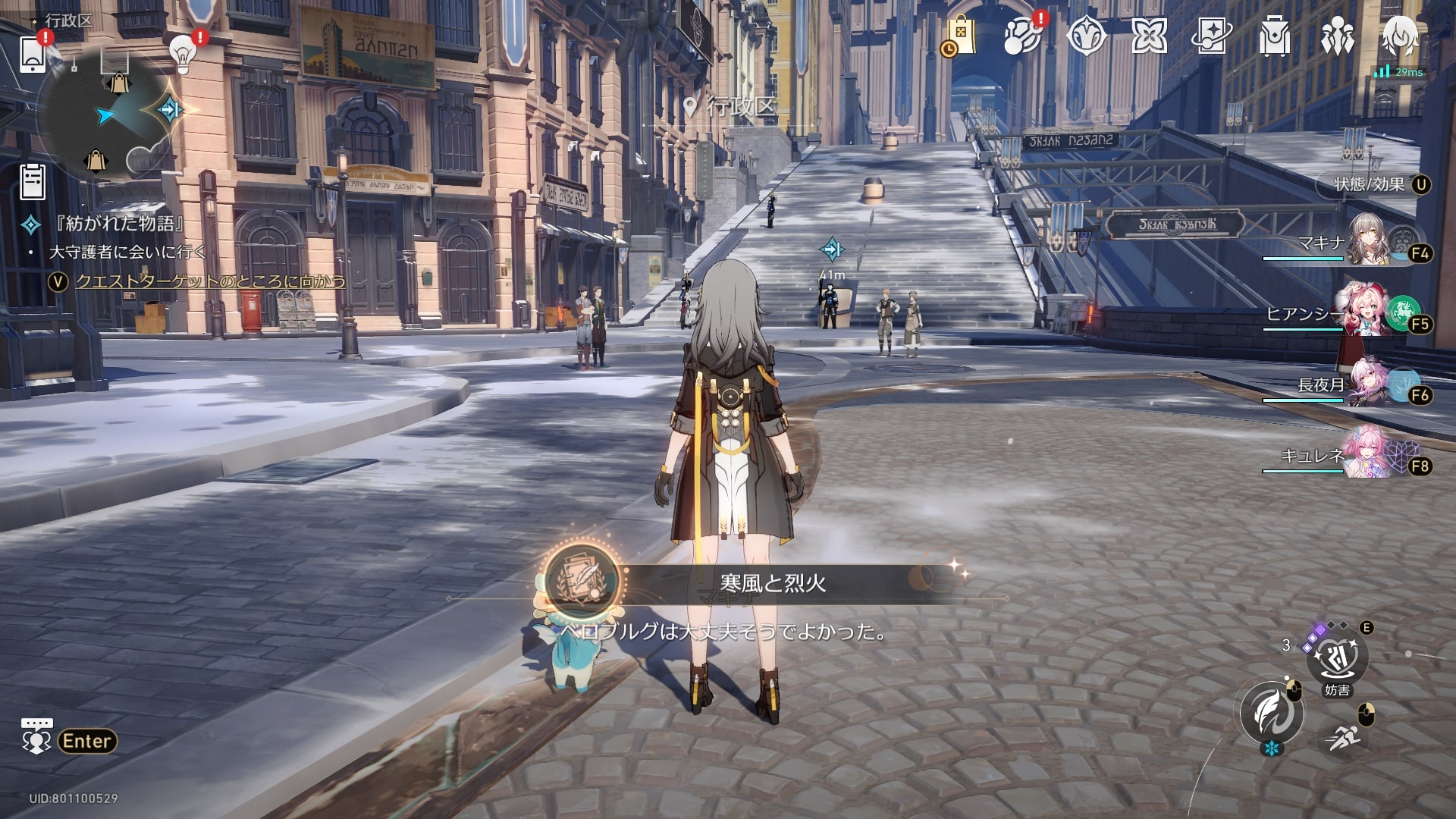Open the suitcase inventory icon
This screenshot has width=1456, height=819.
[x=1274, y=36]
